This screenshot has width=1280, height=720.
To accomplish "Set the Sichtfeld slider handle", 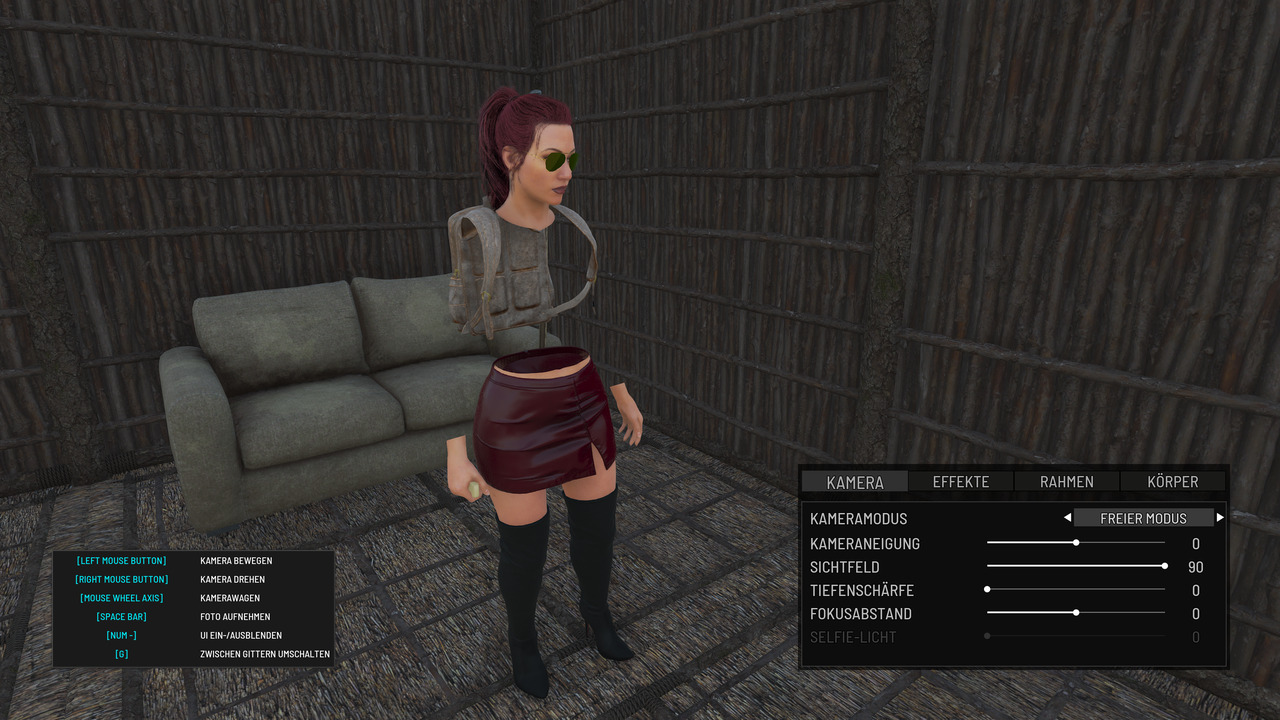I will [x=1165, y=566].
